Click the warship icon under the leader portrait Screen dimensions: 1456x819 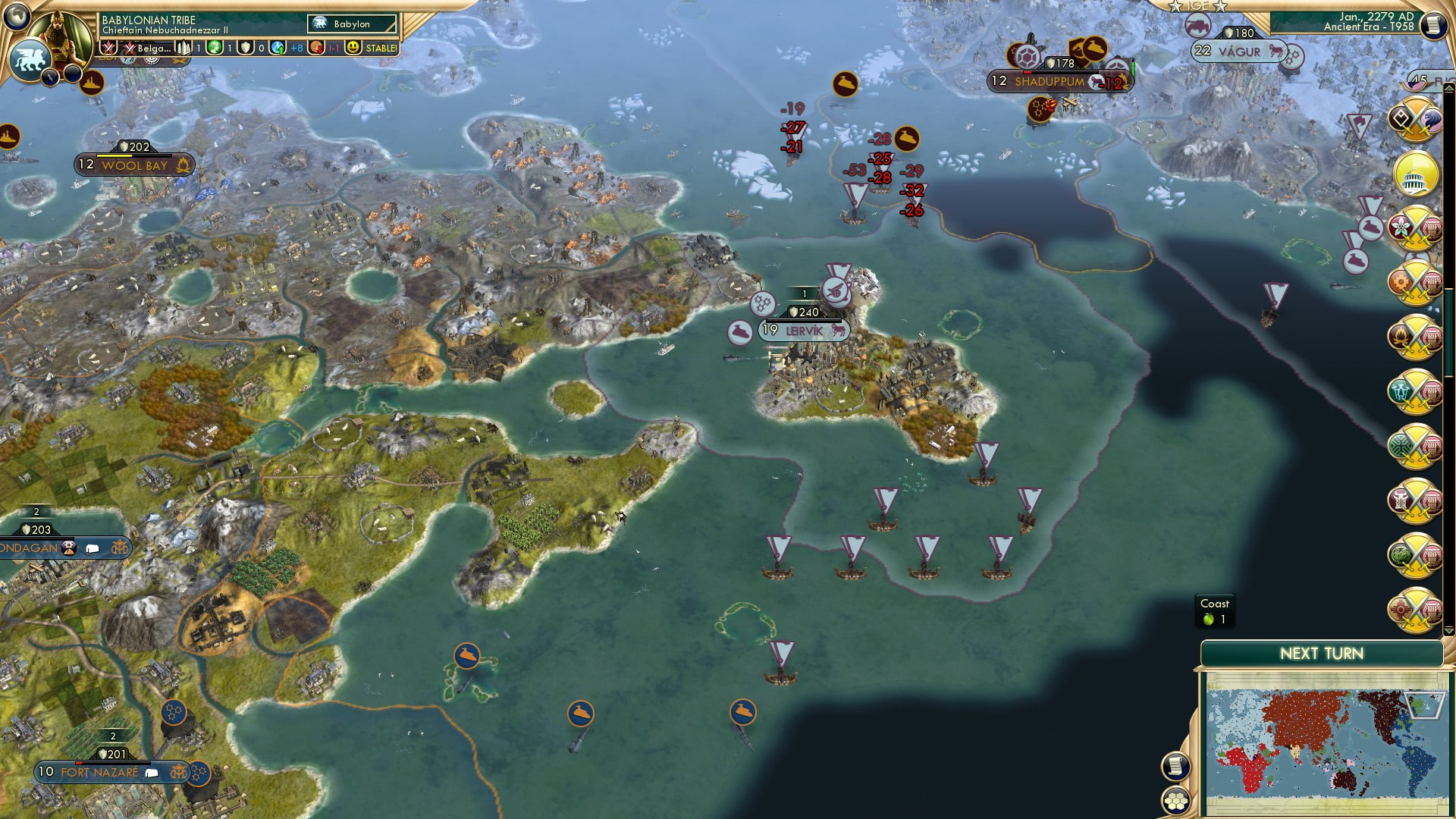(x=91, y=83)
